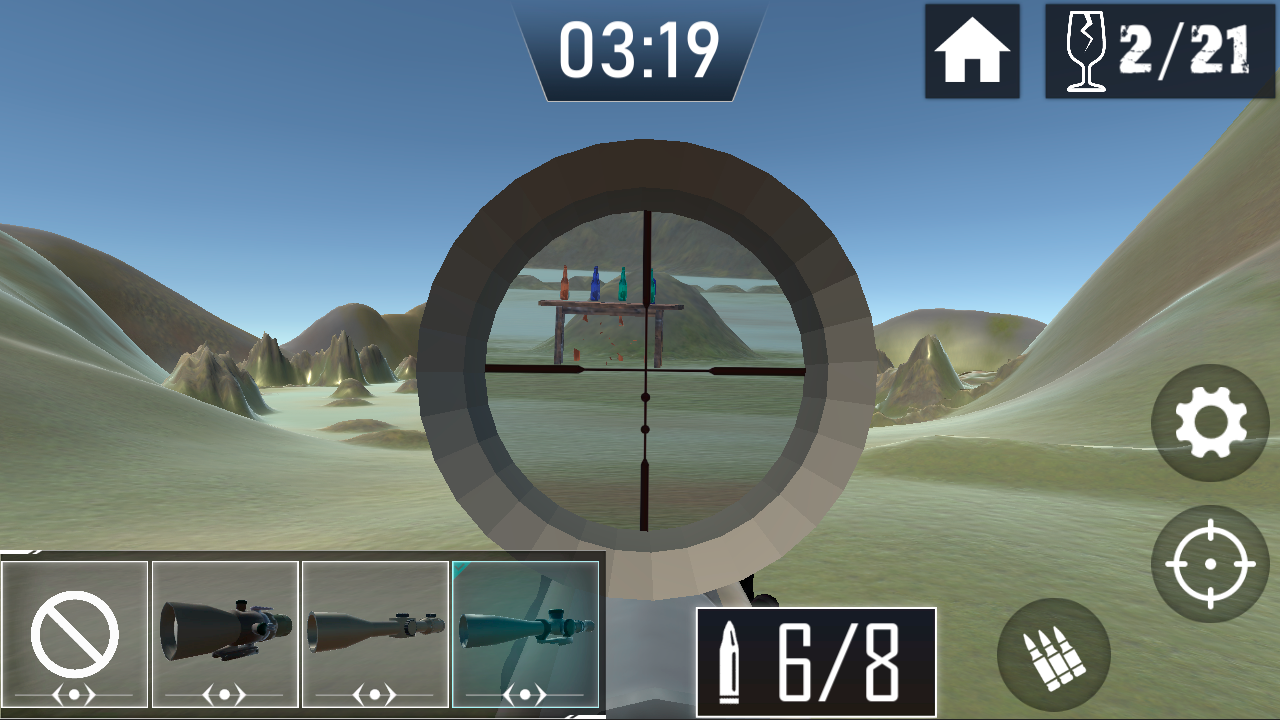Screen dimensions: 1280x720
Task: Open the settings gear icon
Action: [1212, 424]
